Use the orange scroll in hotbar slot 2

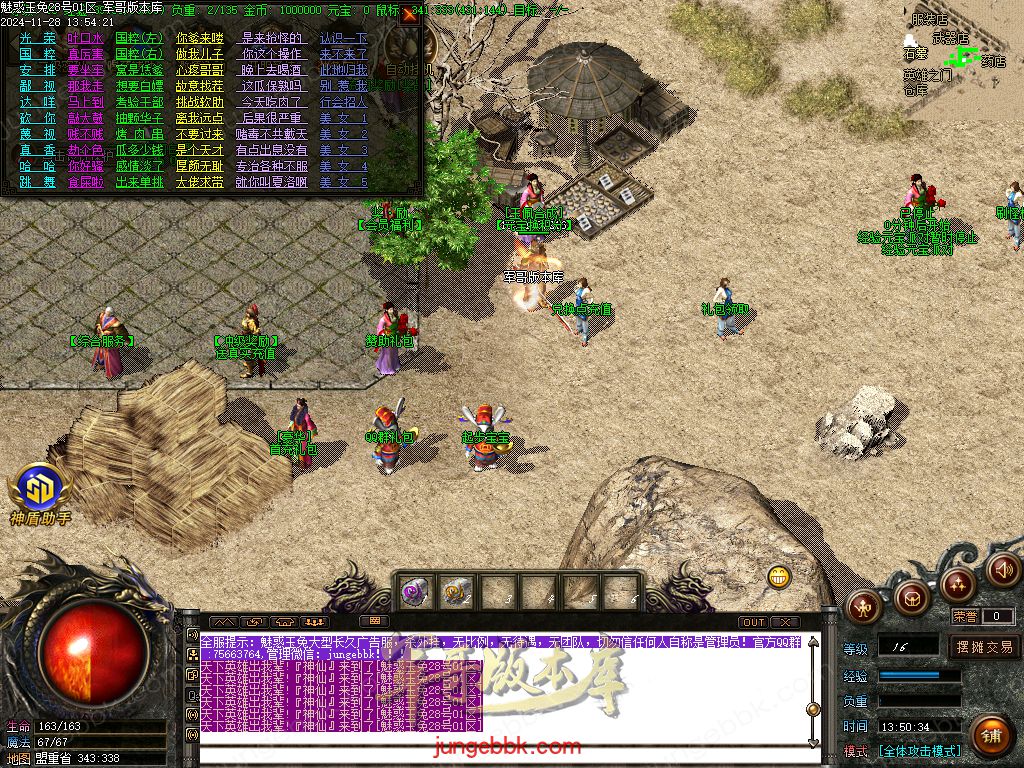point(458,592)
